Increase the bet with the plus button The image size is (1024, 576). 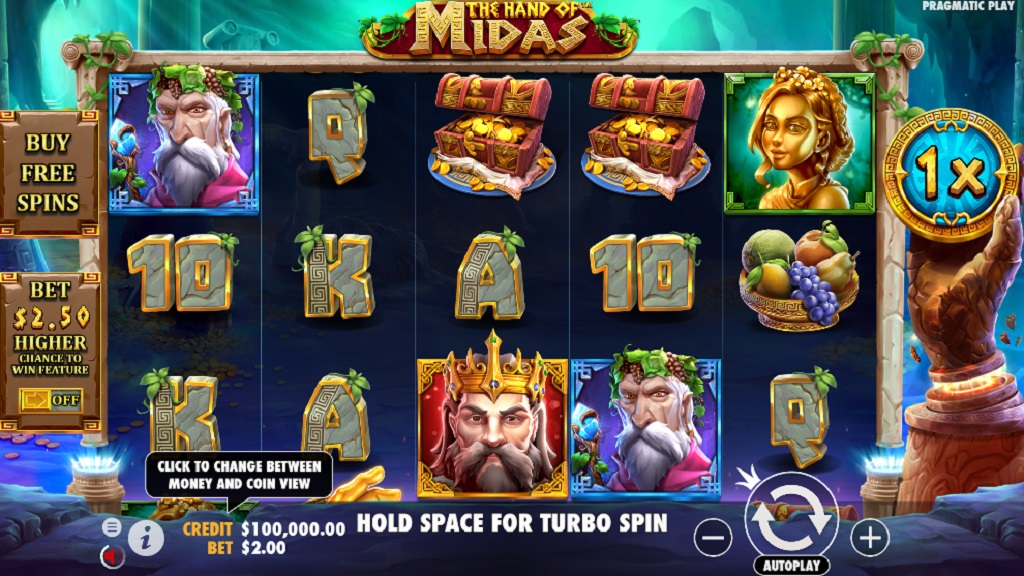(869, 538)
